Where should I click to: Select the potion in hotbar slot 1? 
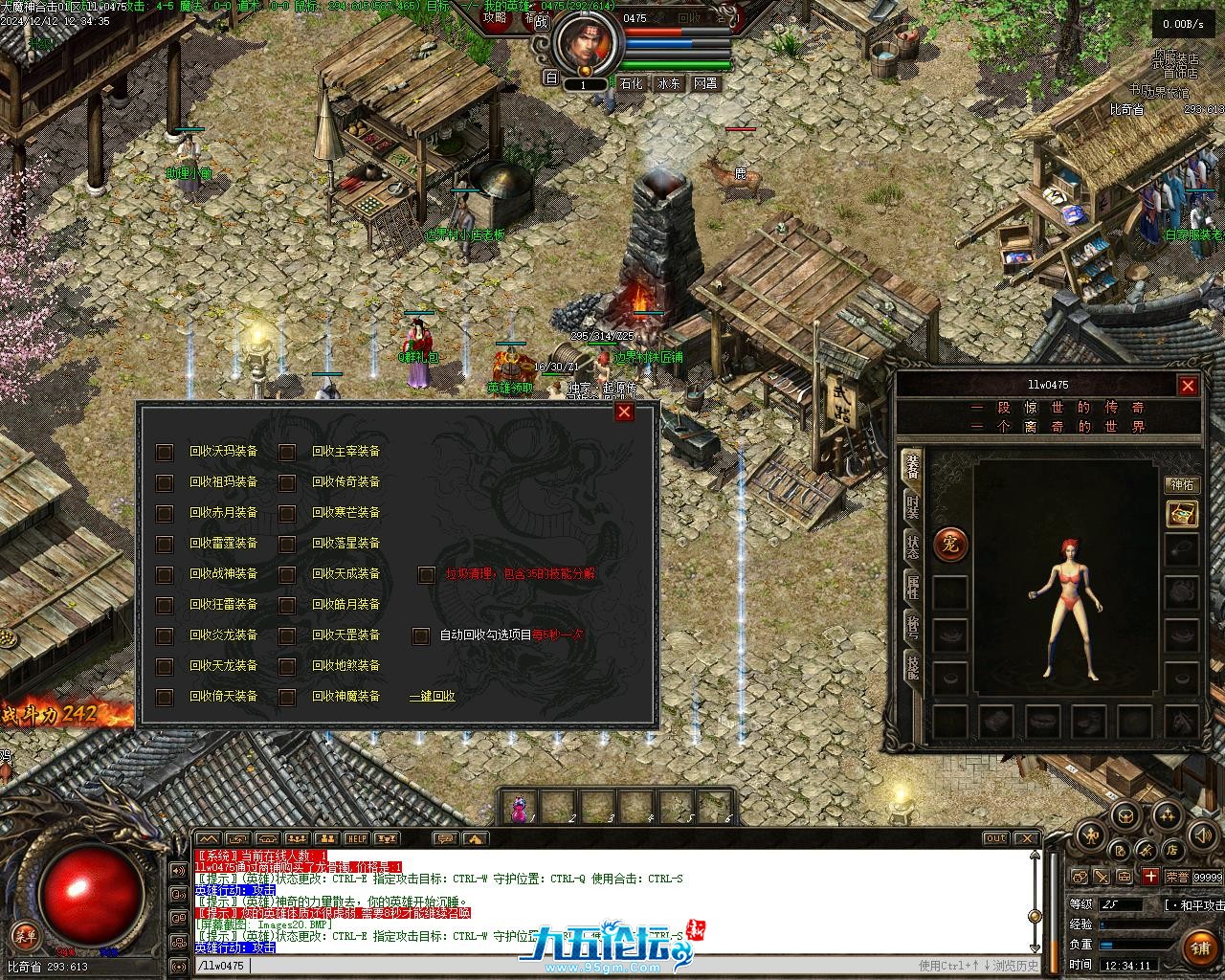[x=520, y=808]
